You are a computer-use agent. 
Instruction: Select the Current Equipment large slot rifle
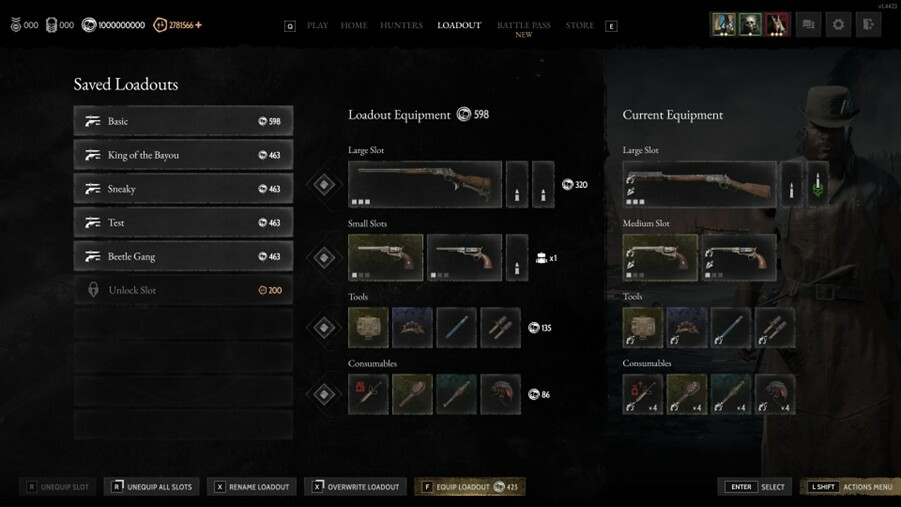pos(699,185)
